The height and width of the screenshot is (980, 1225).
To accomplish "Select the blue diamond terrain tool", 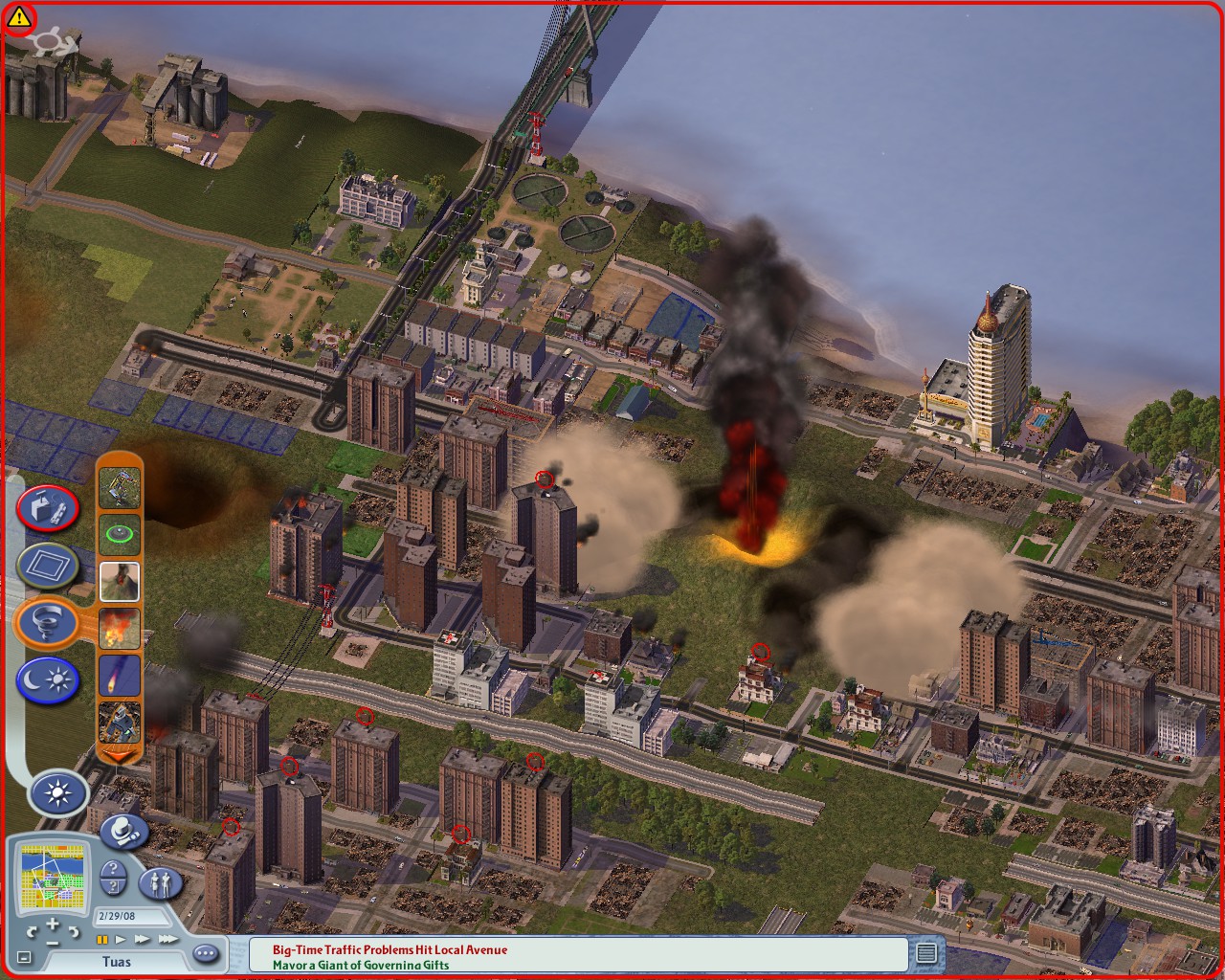I will point(49,565).
